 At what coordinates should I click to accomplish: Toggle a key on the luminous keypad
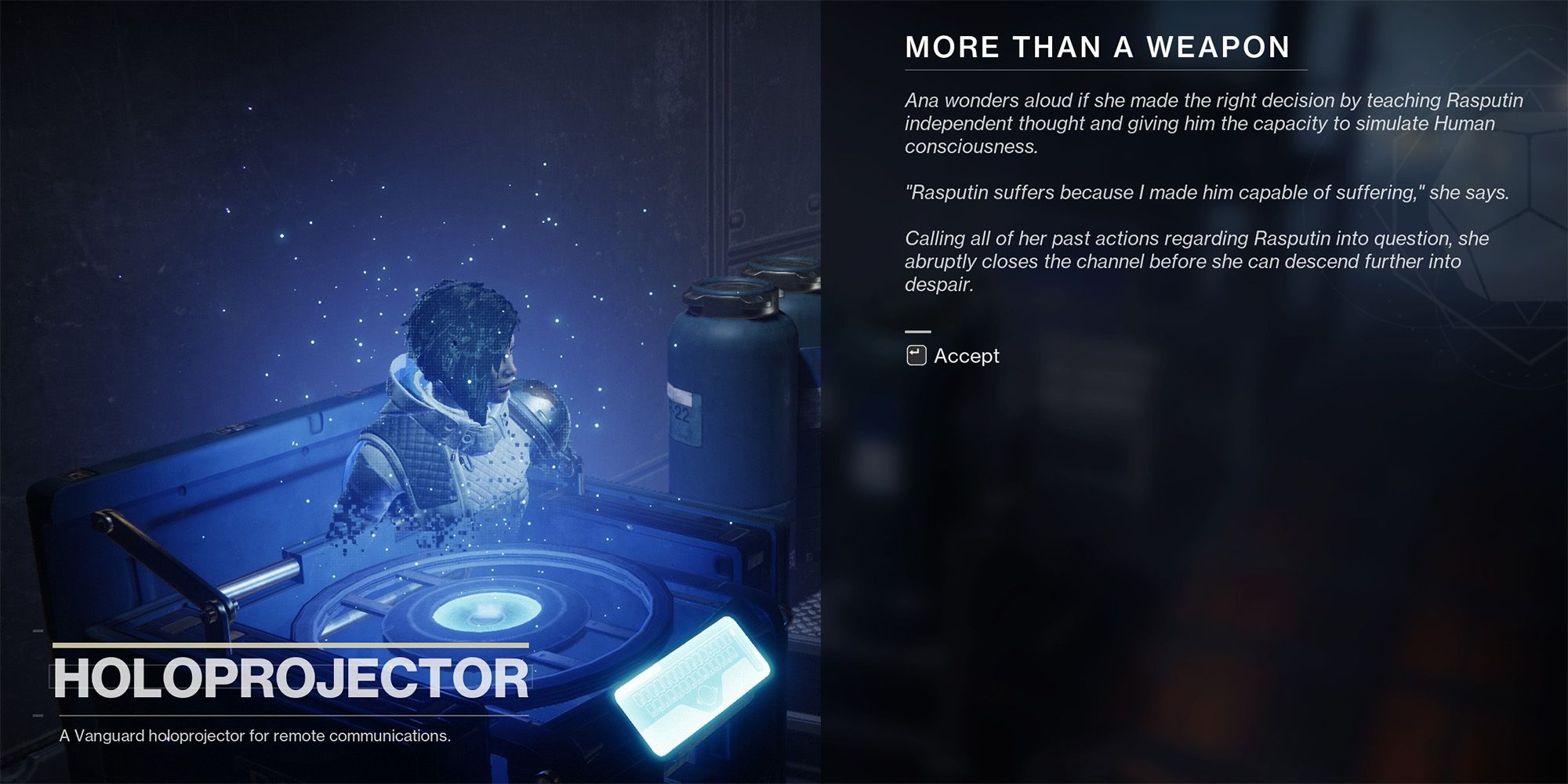pyautogui.click(x=674, y=674)
